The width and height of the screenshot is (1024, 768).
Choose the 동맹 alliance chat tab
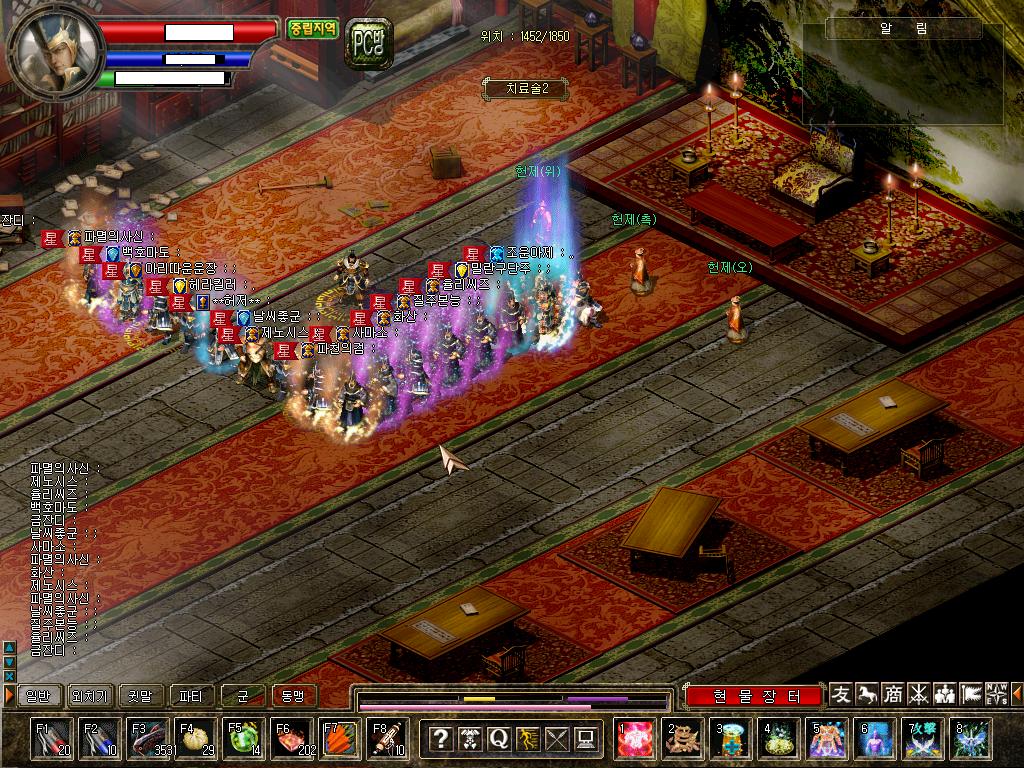[293, 695]
